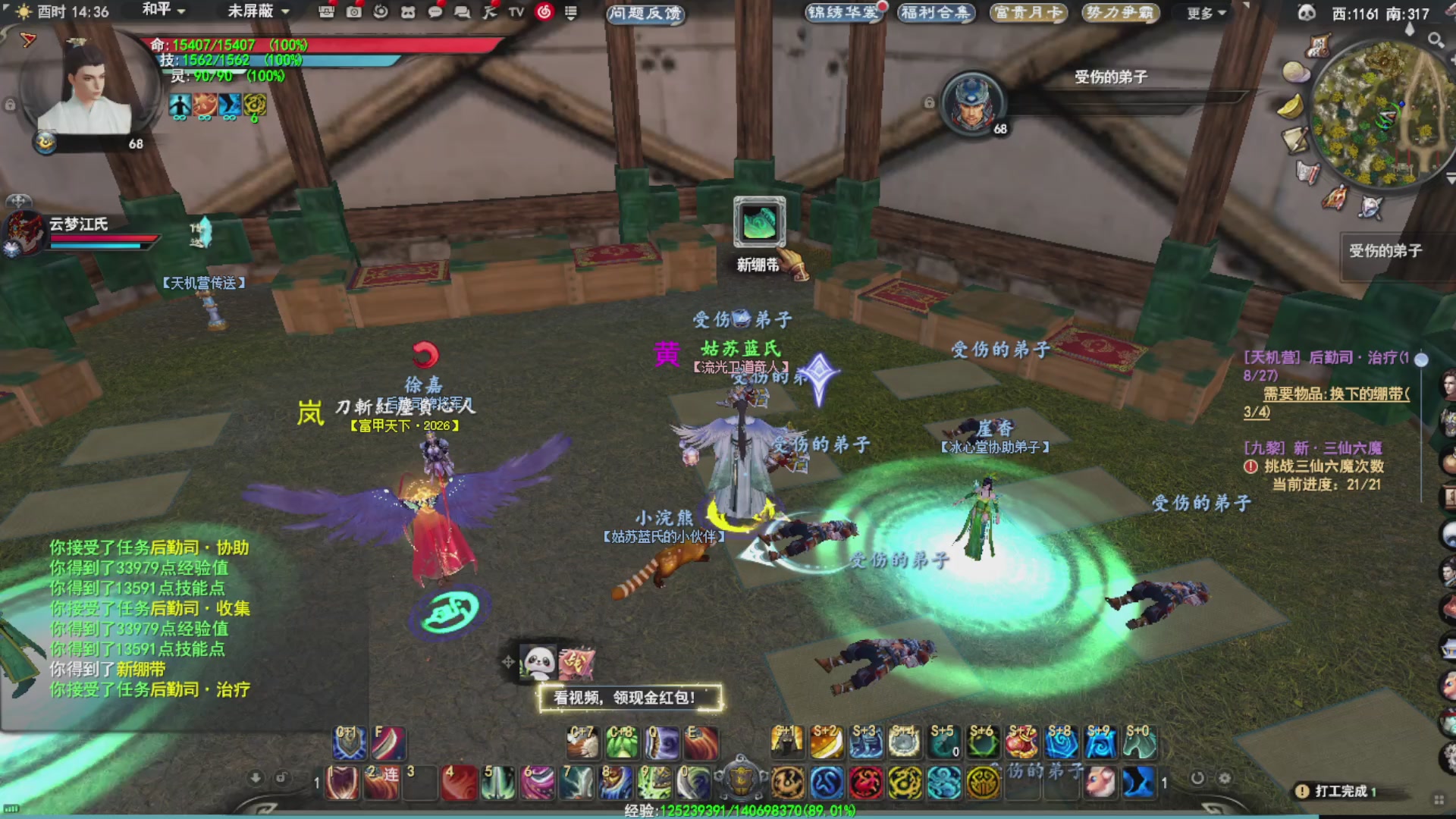Click the 需要物品: 换下的绷带 quest link
This screenshot has height=819, width=1456.
point(1335,394)
